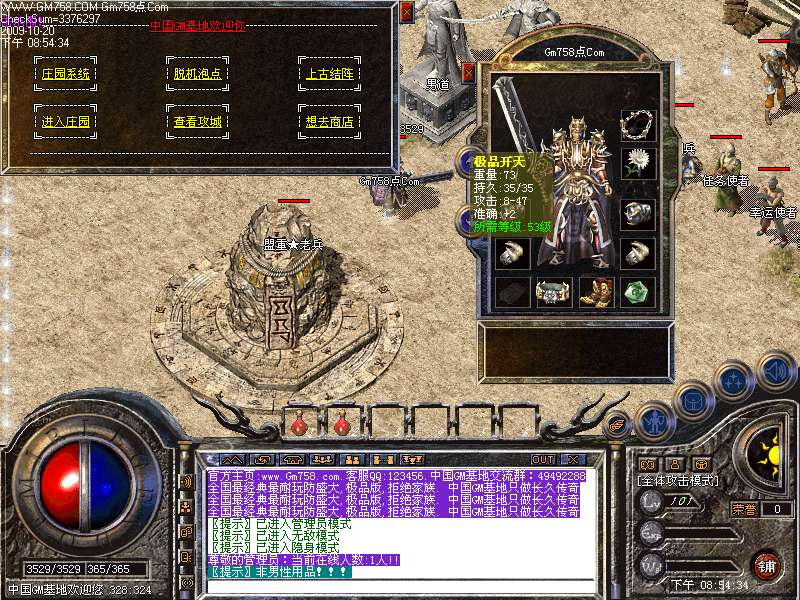Click the equipped boots slot
Screen dimensions: 800x600
(595, 292)
